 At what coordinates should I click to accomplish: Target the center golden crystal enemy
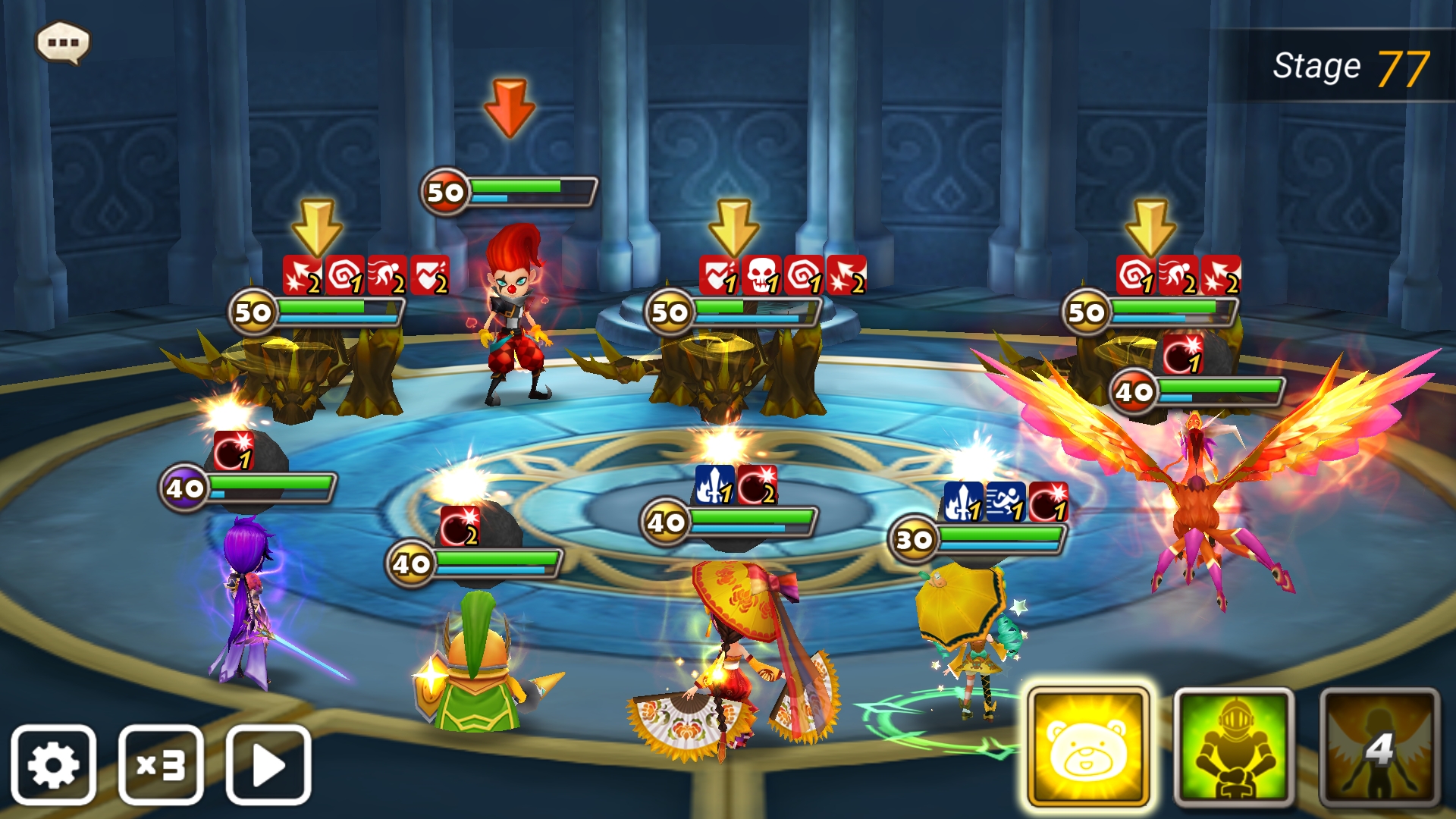(x=717, y=372)
